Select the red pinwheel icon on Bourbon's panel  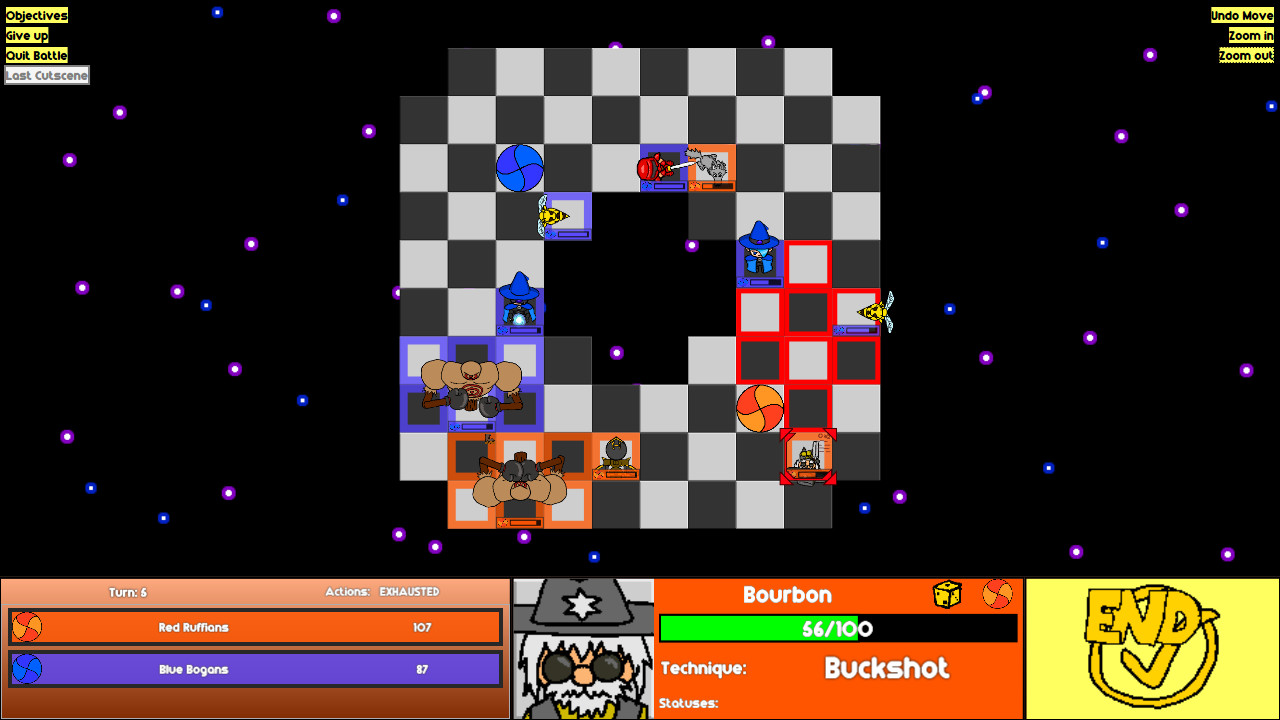[998, 593]
